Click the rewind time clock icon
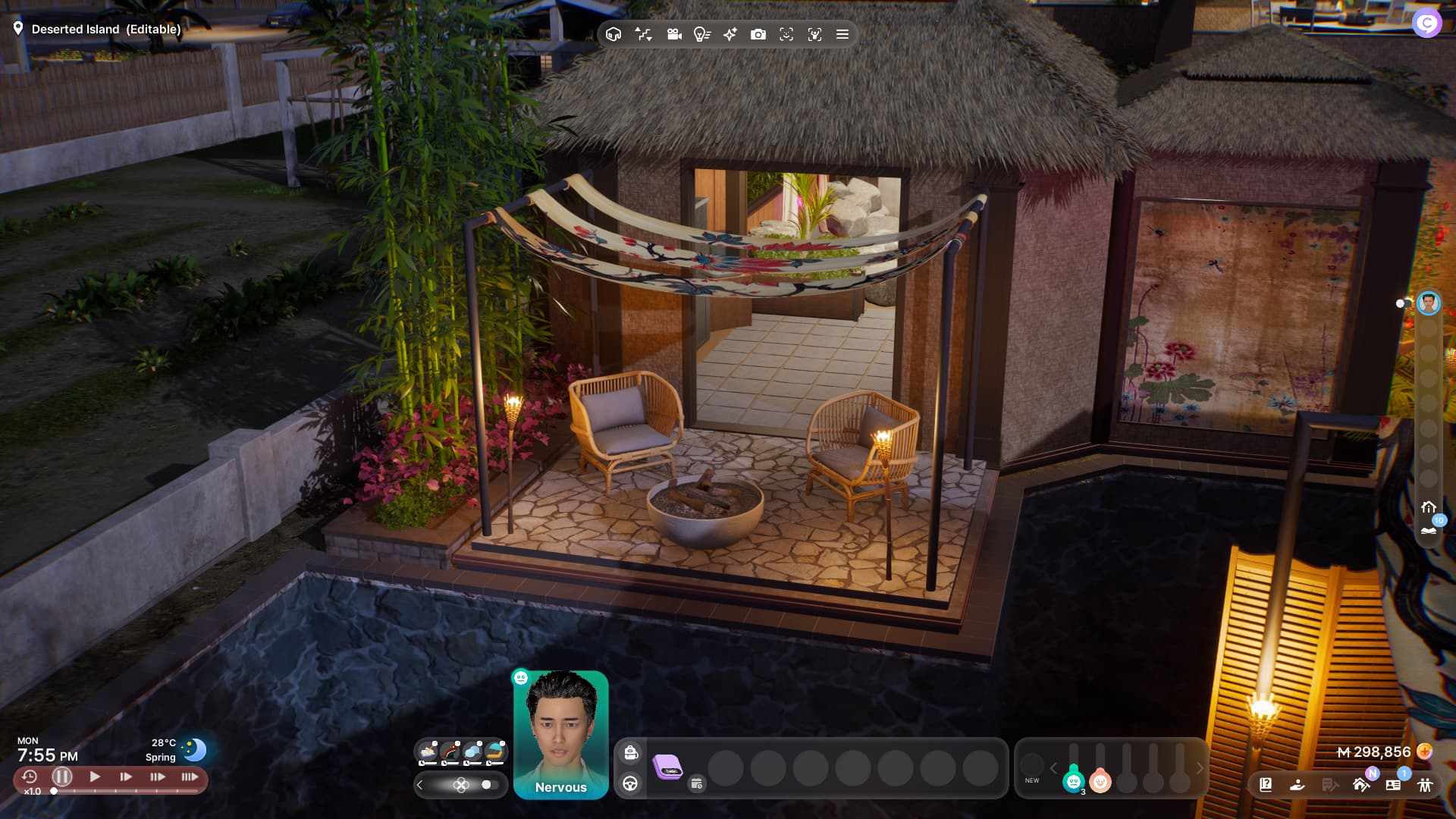1456x819 pixels. tap(30, 777)
